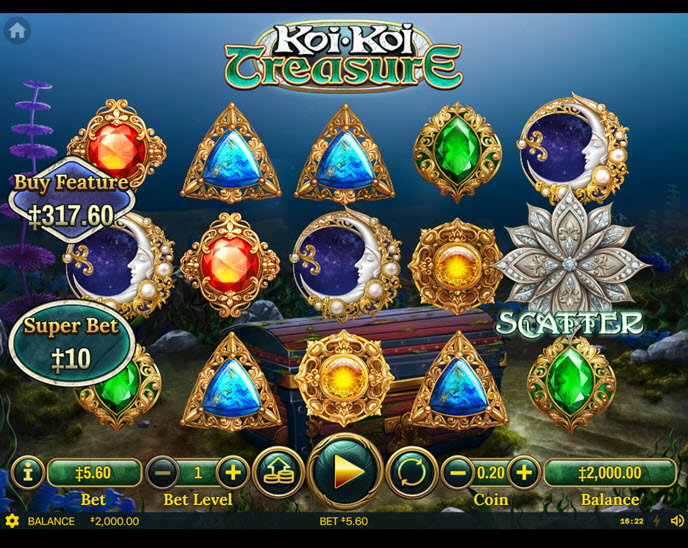Start autoplay with the circular arrows button
688x548 pixels.
click(412, 472)
